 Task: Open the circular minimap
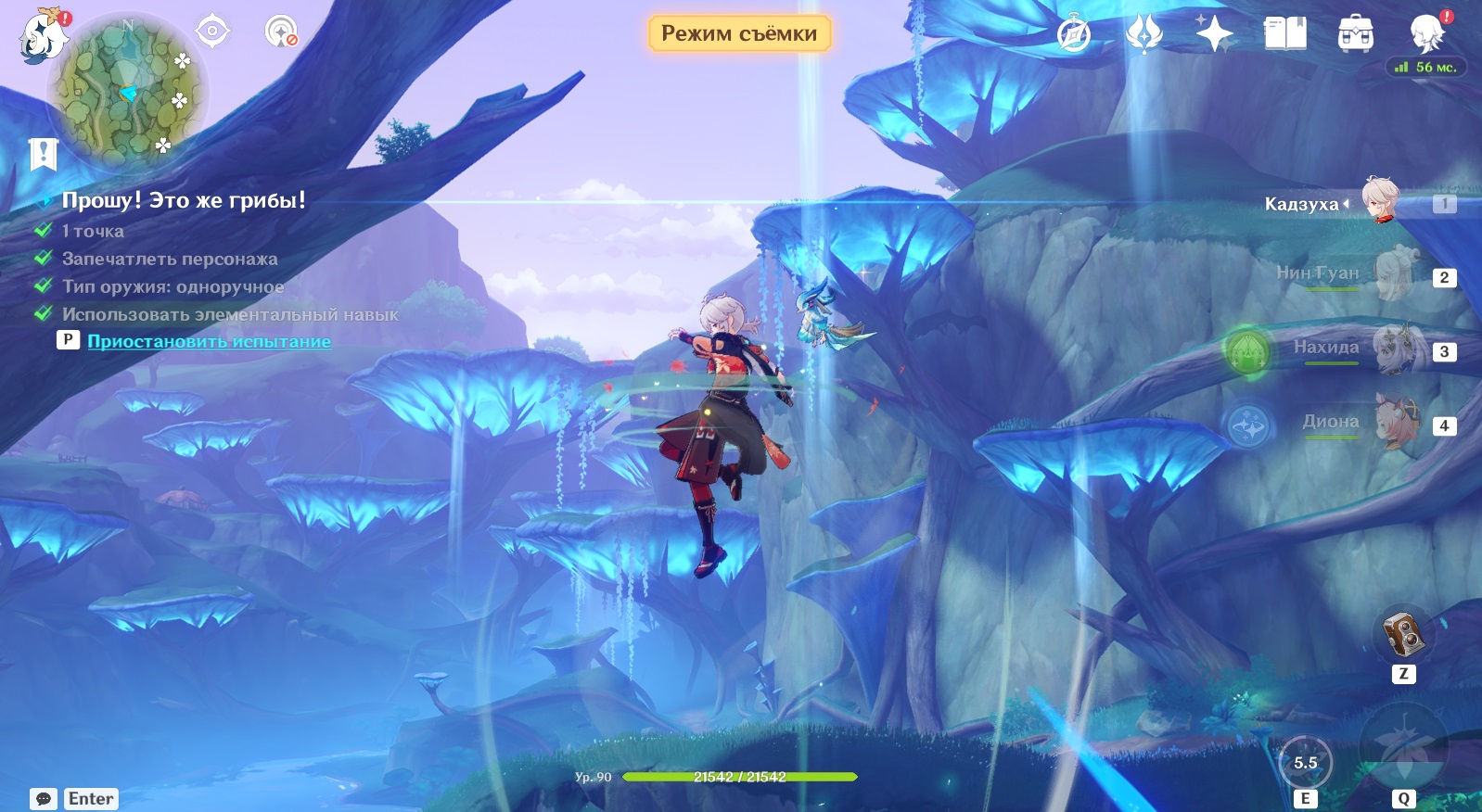tap(129, 93)
